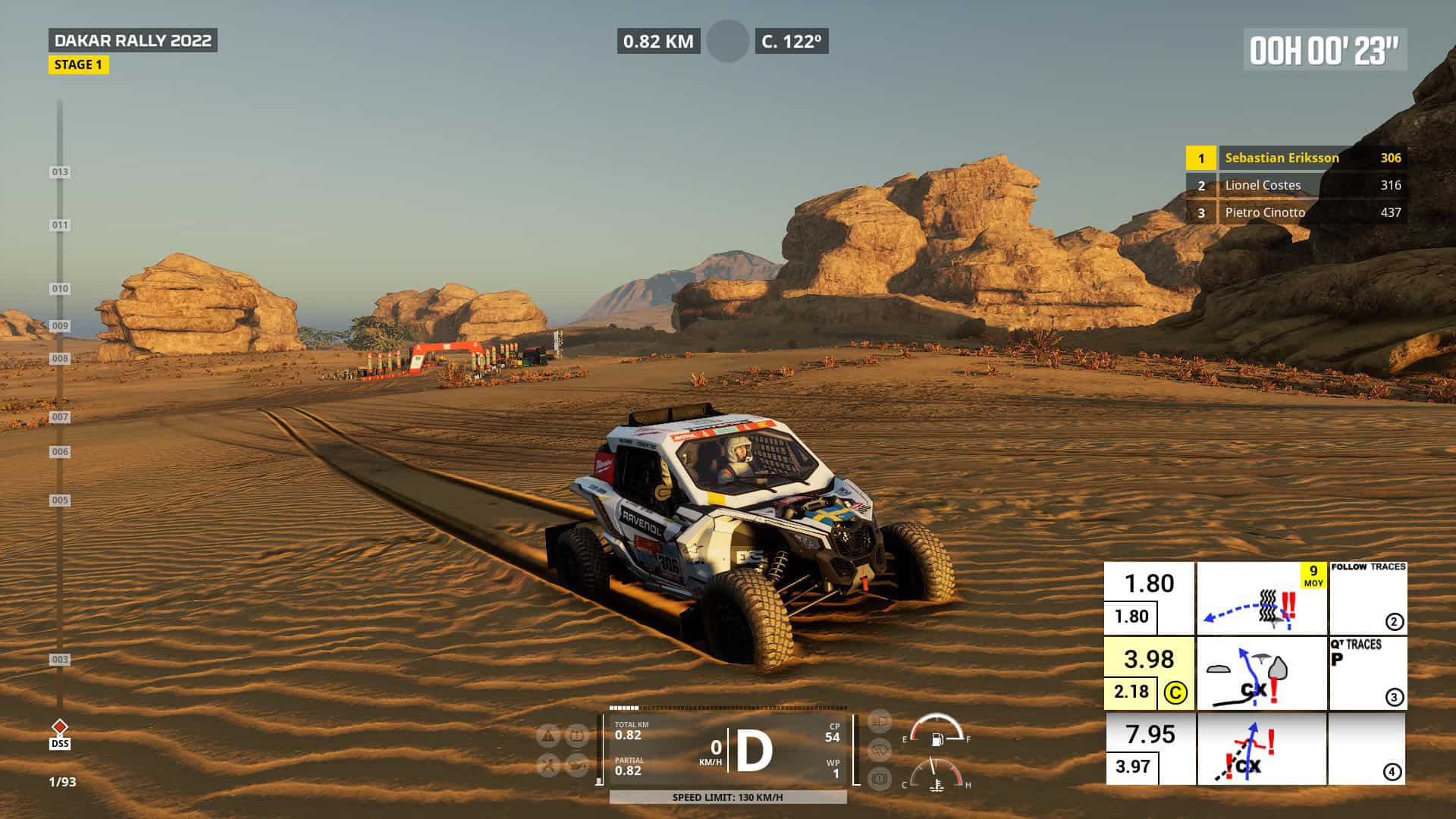1456x819 pixels.
Task: Click the headlights indicator icon
Action: pyautogui.click(x=878, y=721)
